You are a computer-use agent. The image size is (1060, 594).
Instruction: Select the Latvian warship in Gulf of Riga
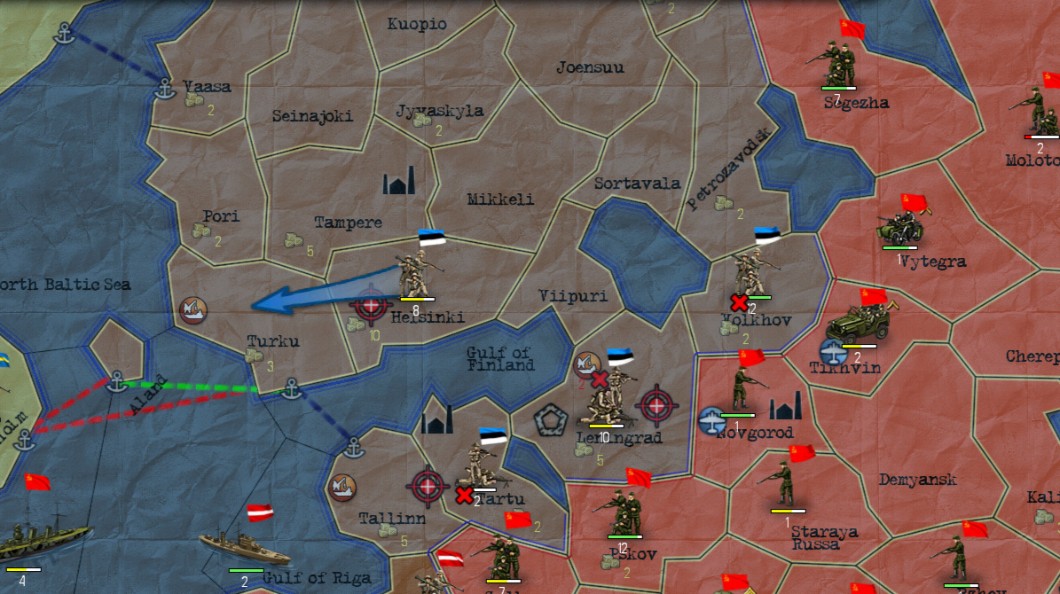pos(243,547)
